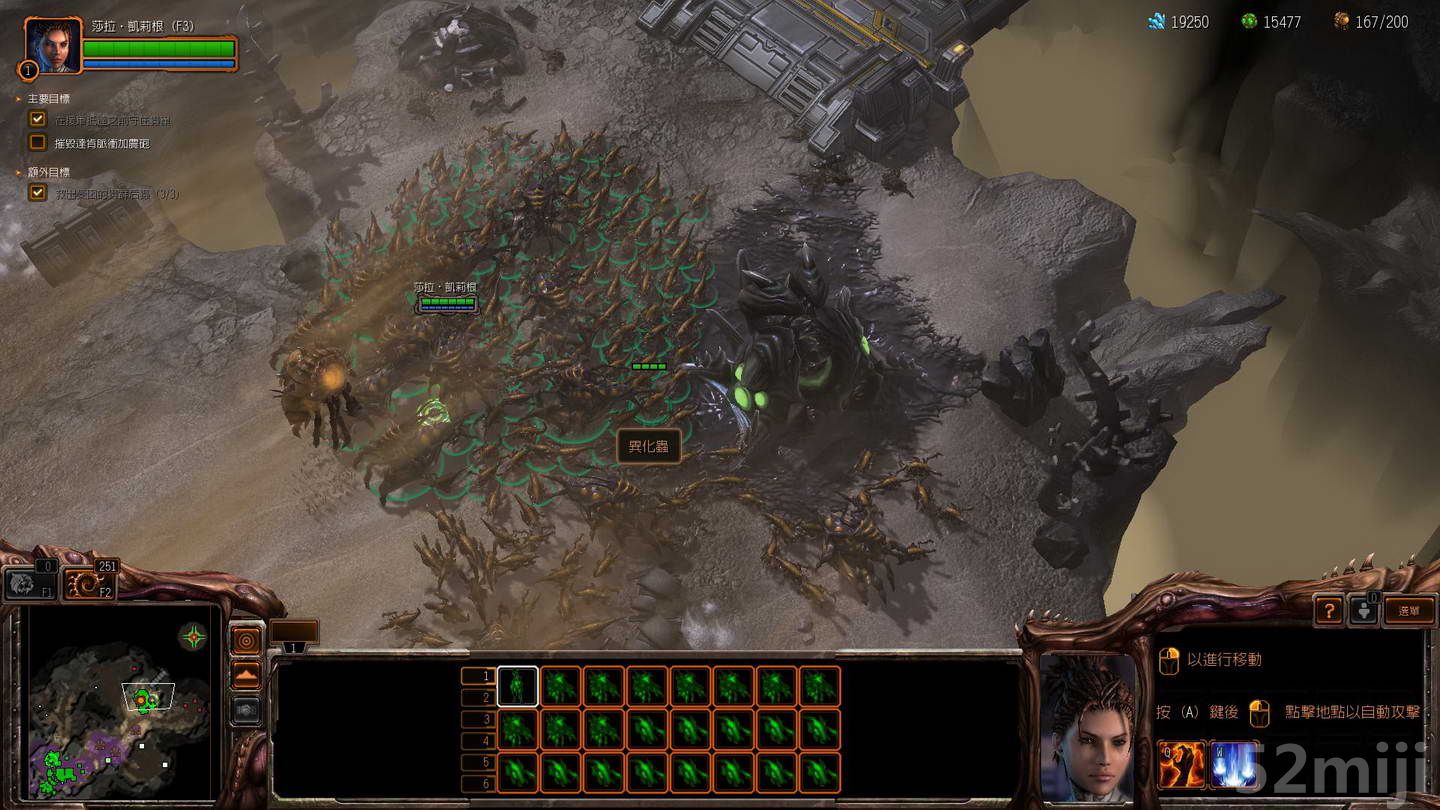This screenshot has width=1440, height=810.
Task: Toggle the minimap alert ping button
Action: pos(245,640)
